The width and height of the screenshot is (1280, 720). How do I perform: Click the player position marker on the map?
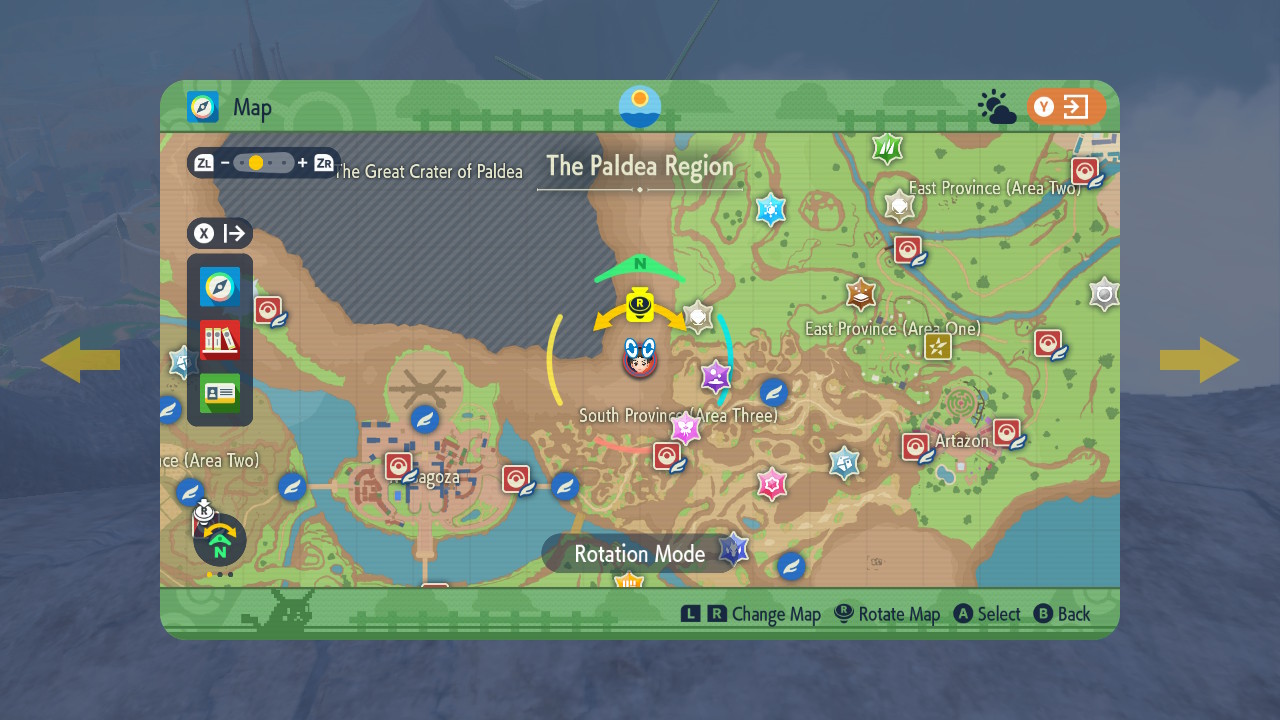640,362
